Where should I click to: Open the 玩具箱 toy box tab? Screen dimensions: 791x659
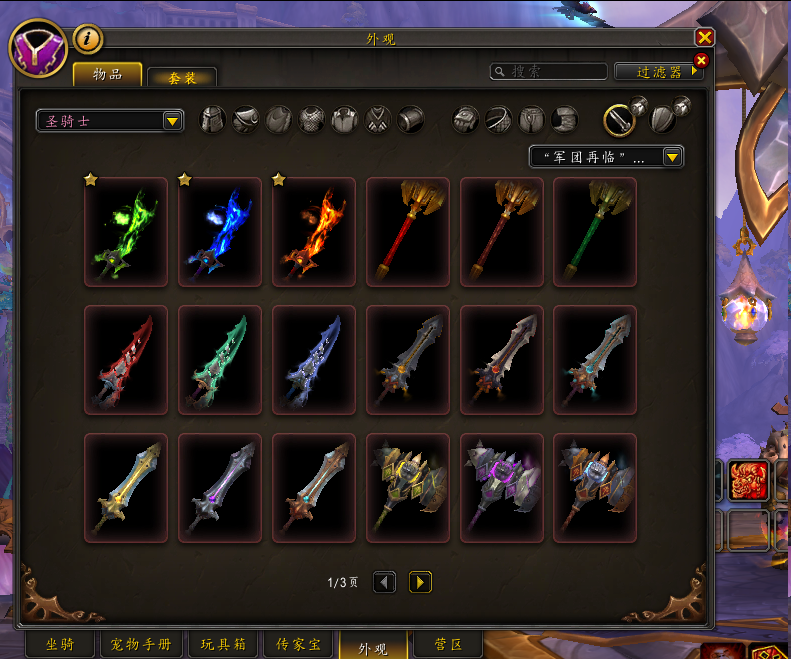(223, 645)
